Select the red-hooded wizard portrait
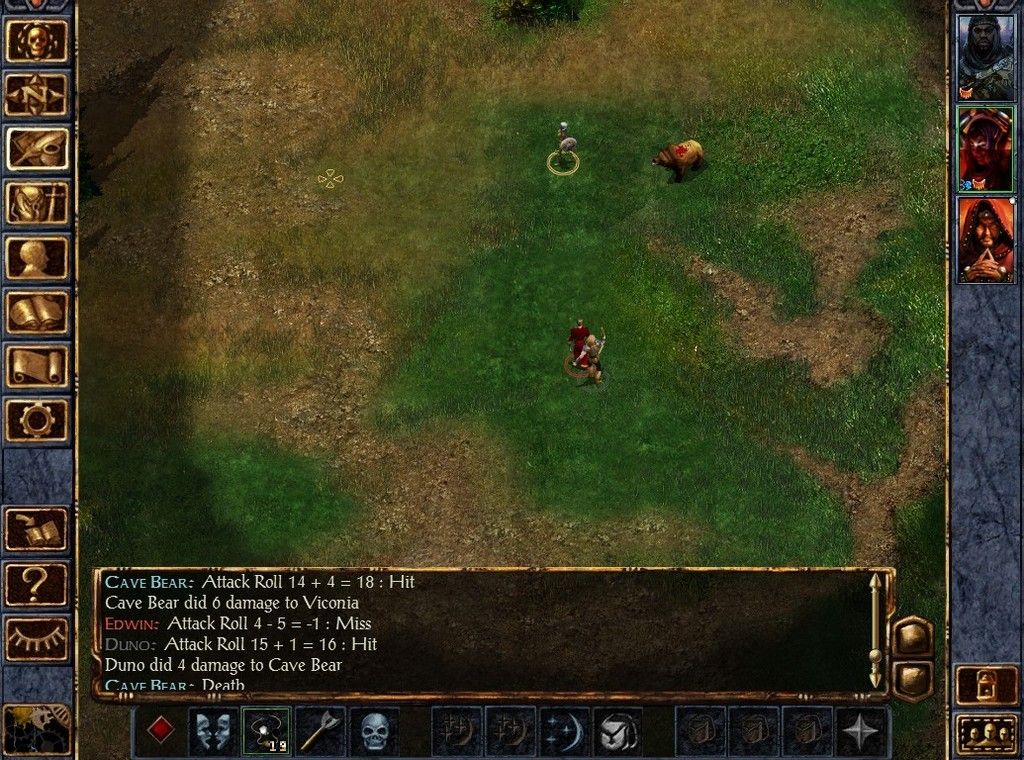The image size is (1024, 760). [986, 240]
